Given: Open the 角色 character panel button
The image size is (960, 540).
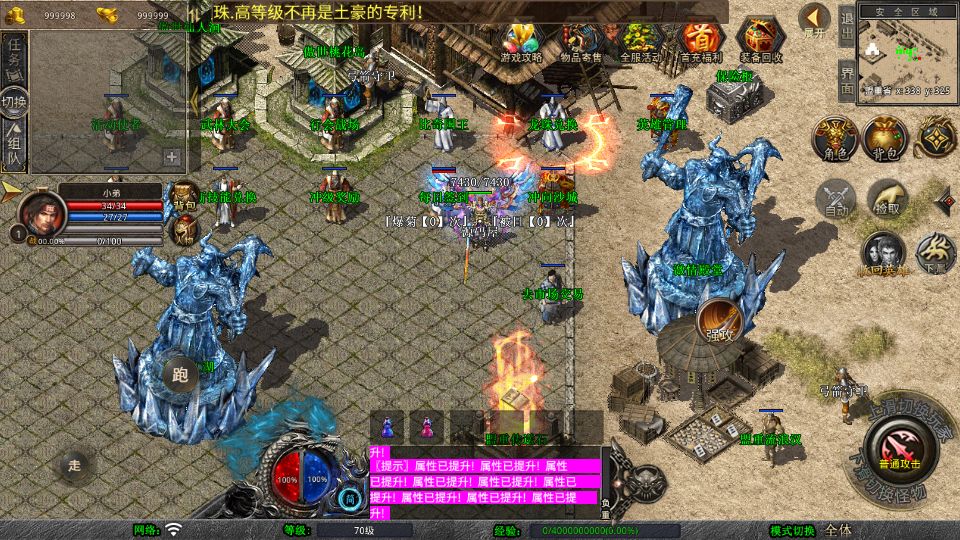Looking at the screenshot, I should pyautogui.click(x=832, y=137).
